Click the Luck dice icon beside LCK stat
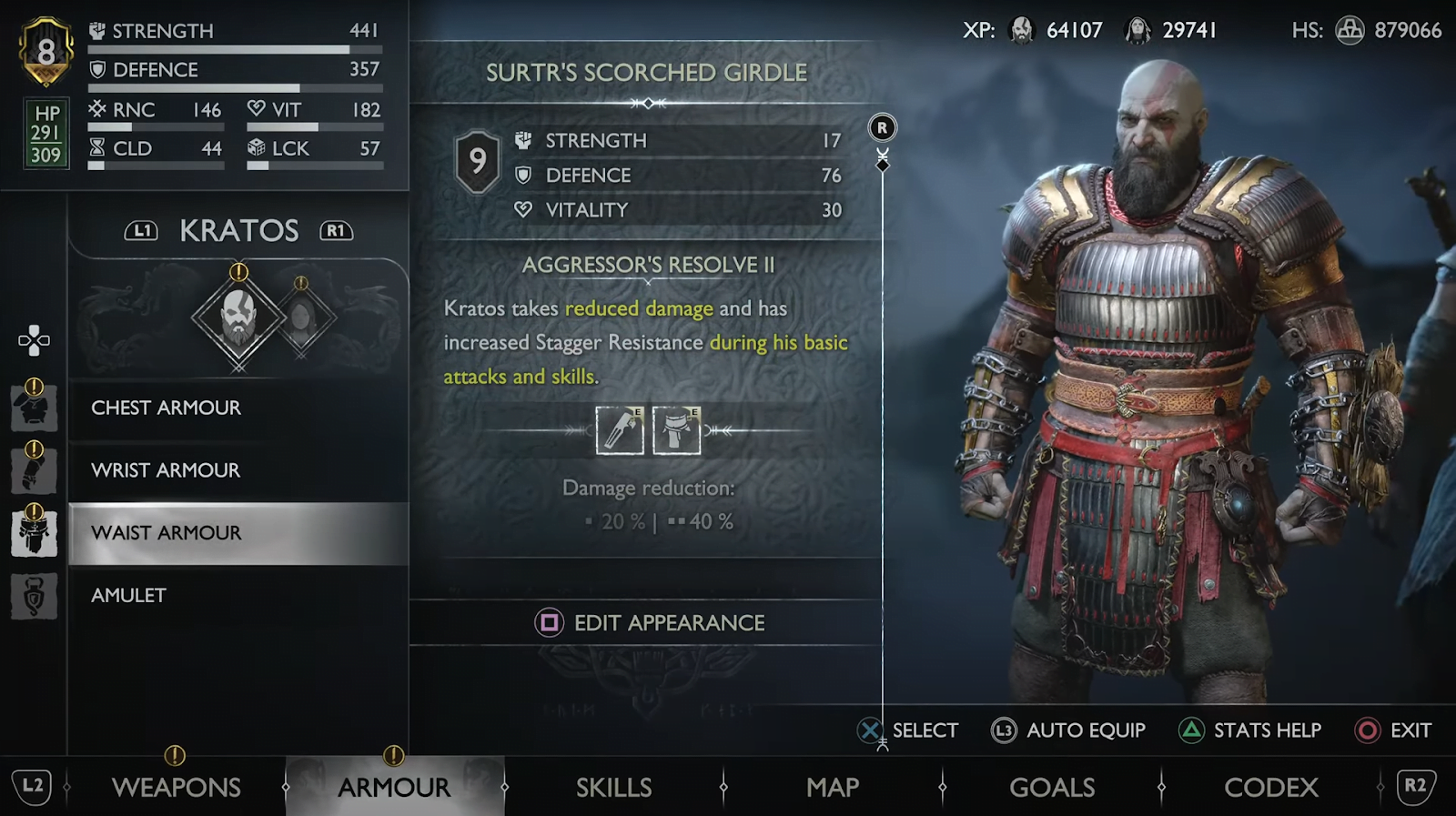The image size is (1456, 816). [258, 147]
